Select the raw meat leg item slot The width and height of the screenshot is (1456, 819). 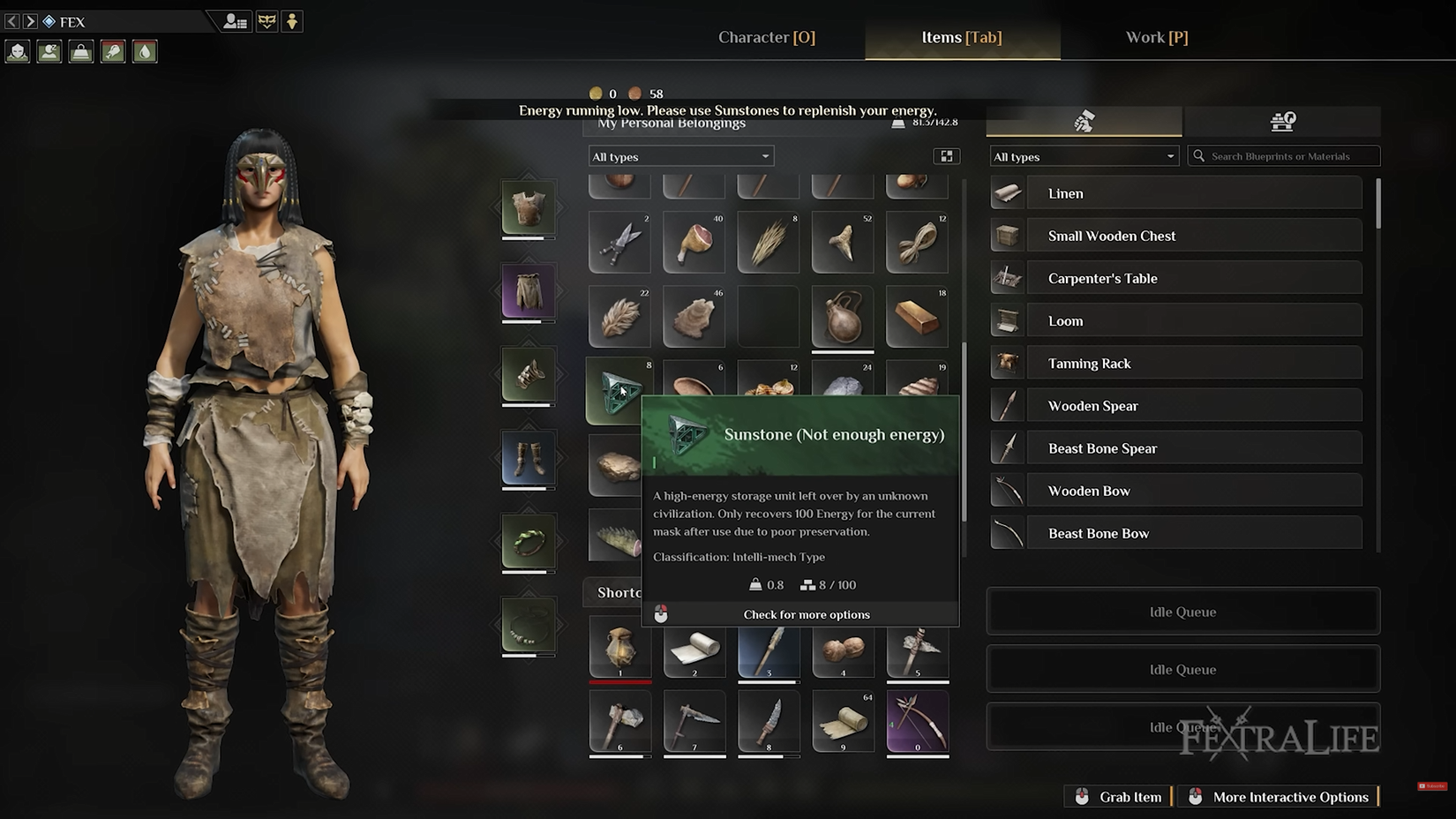(x=694, y=242)
